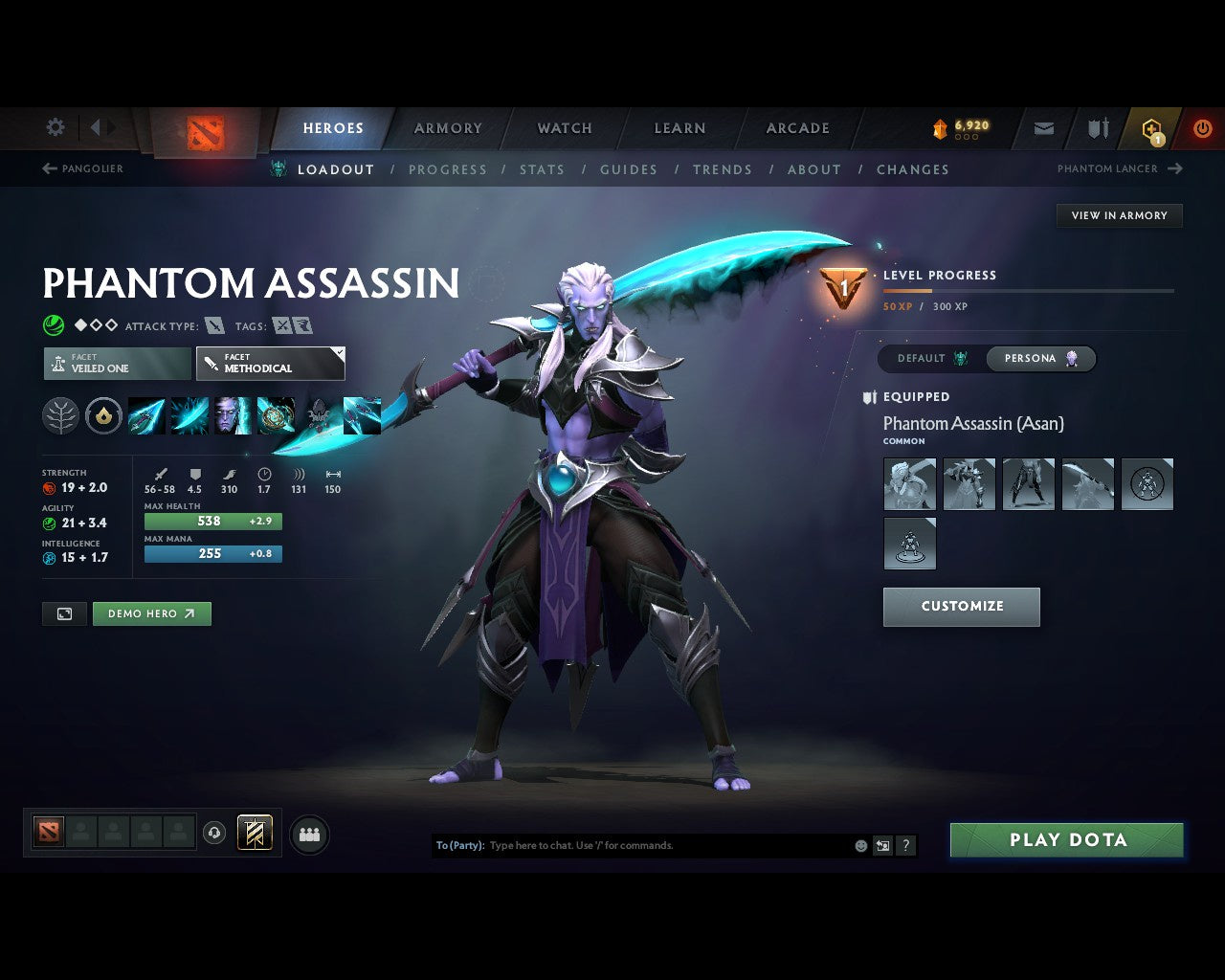Open the mail inbox icon
Image resolution: width=1225 pixels, height=980 pixels.
[1043, 127]
